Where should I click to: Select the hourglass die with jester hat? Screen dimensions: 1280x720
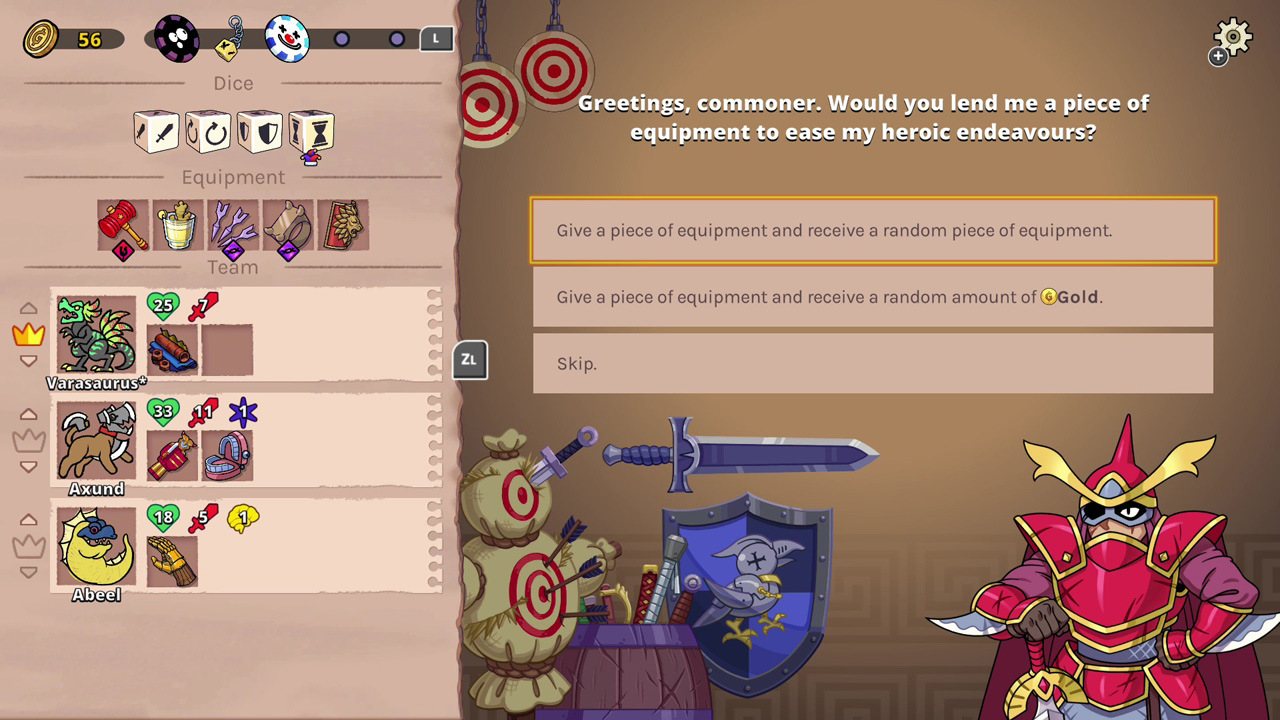click(x=311, y=131)
